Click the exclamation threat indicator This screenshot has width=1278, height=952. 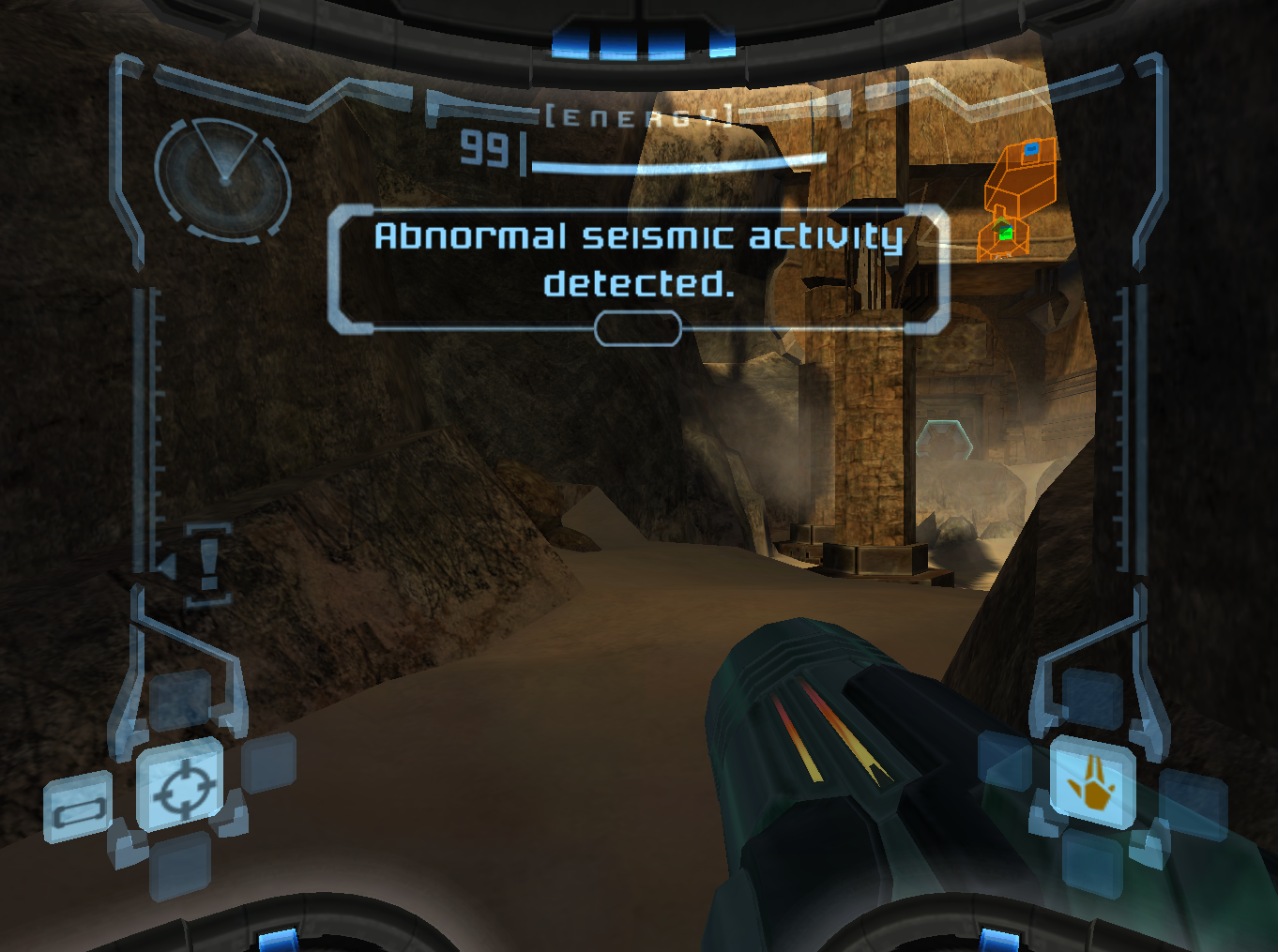(208, 563)
